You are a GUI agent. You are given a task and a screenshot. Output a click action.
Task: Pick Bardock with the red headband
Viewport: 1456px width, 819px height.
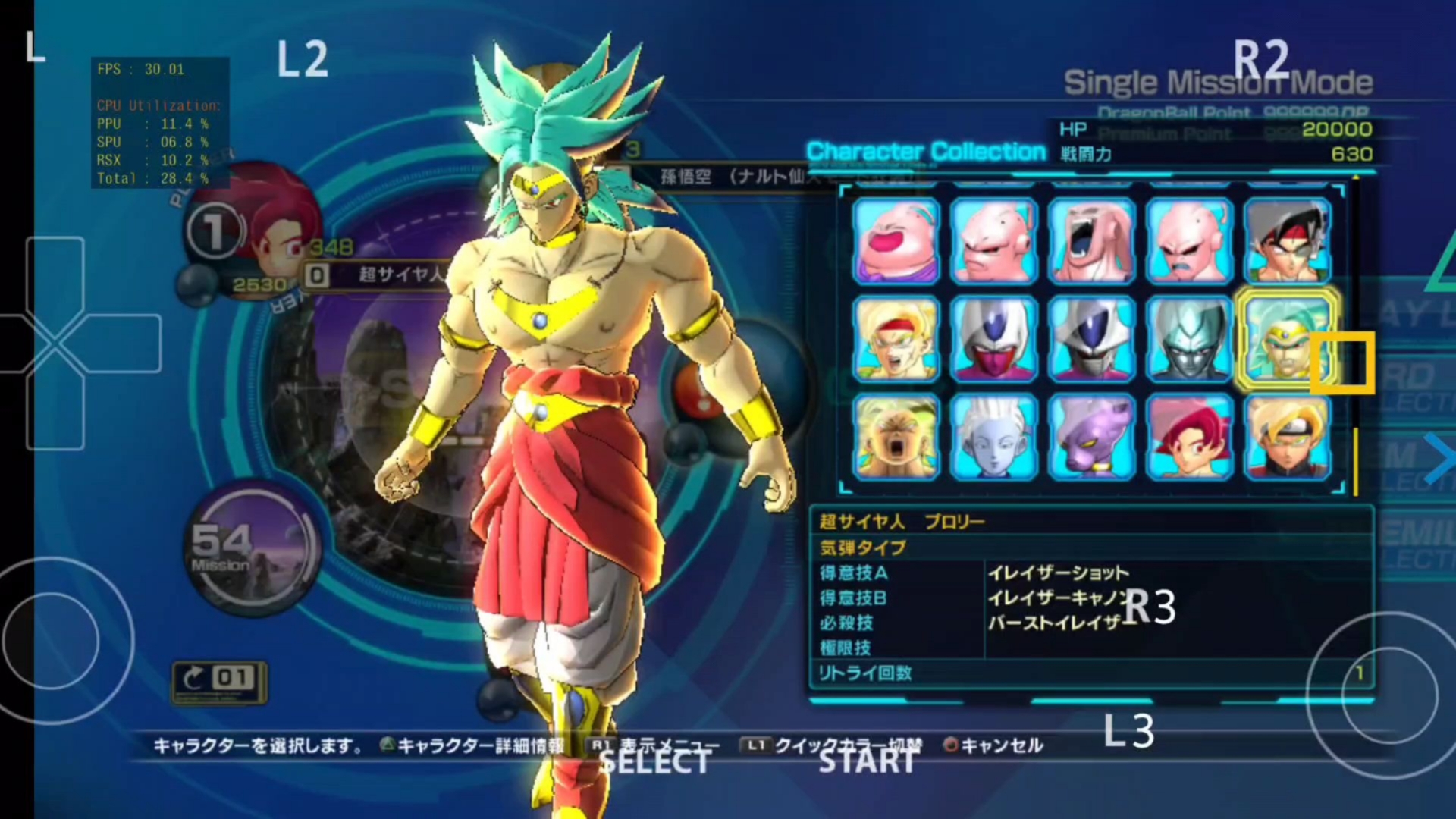(1287, 241)
